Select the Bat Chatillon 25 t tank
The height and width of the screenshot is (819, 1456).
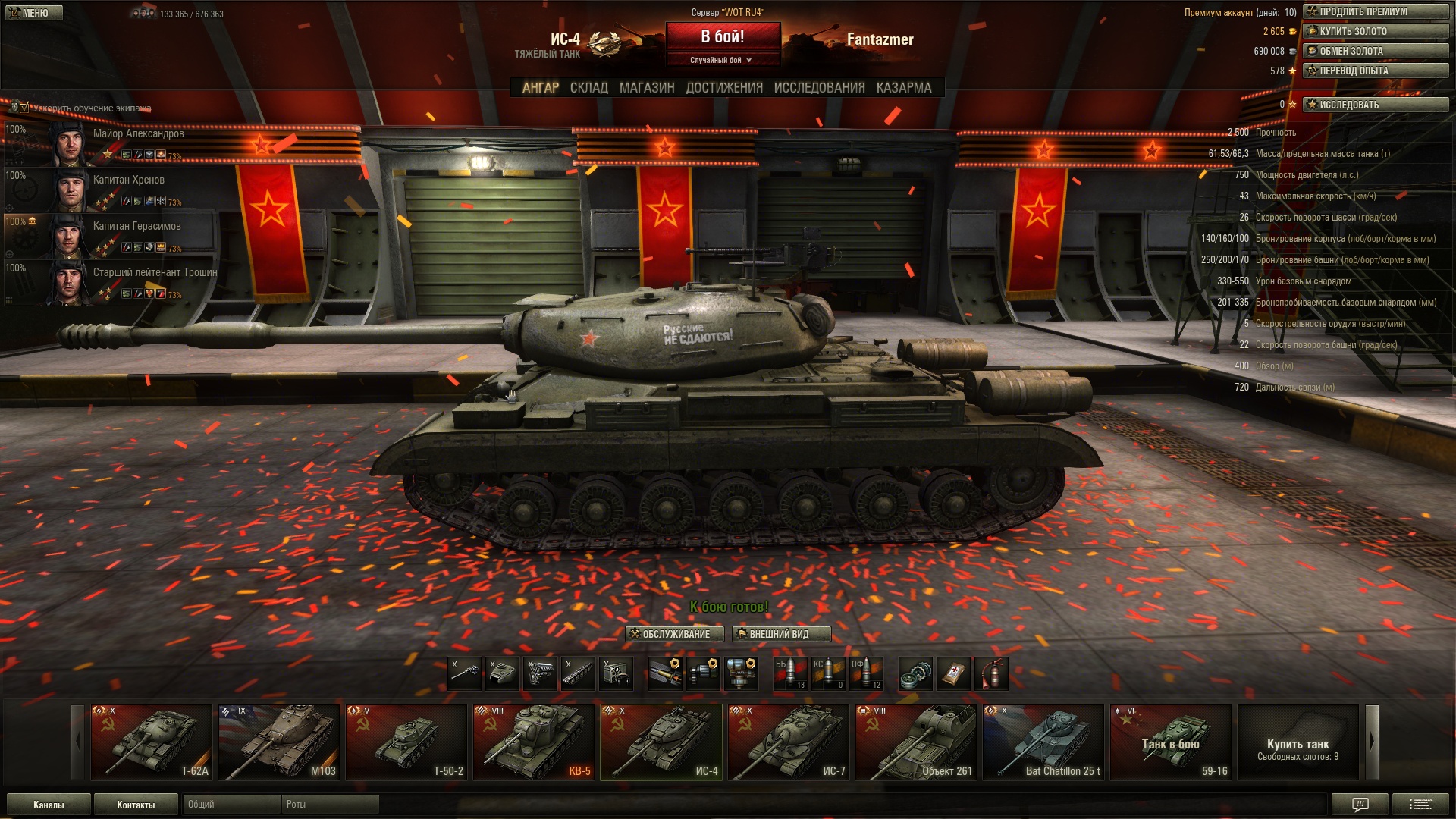point(1043,742)
